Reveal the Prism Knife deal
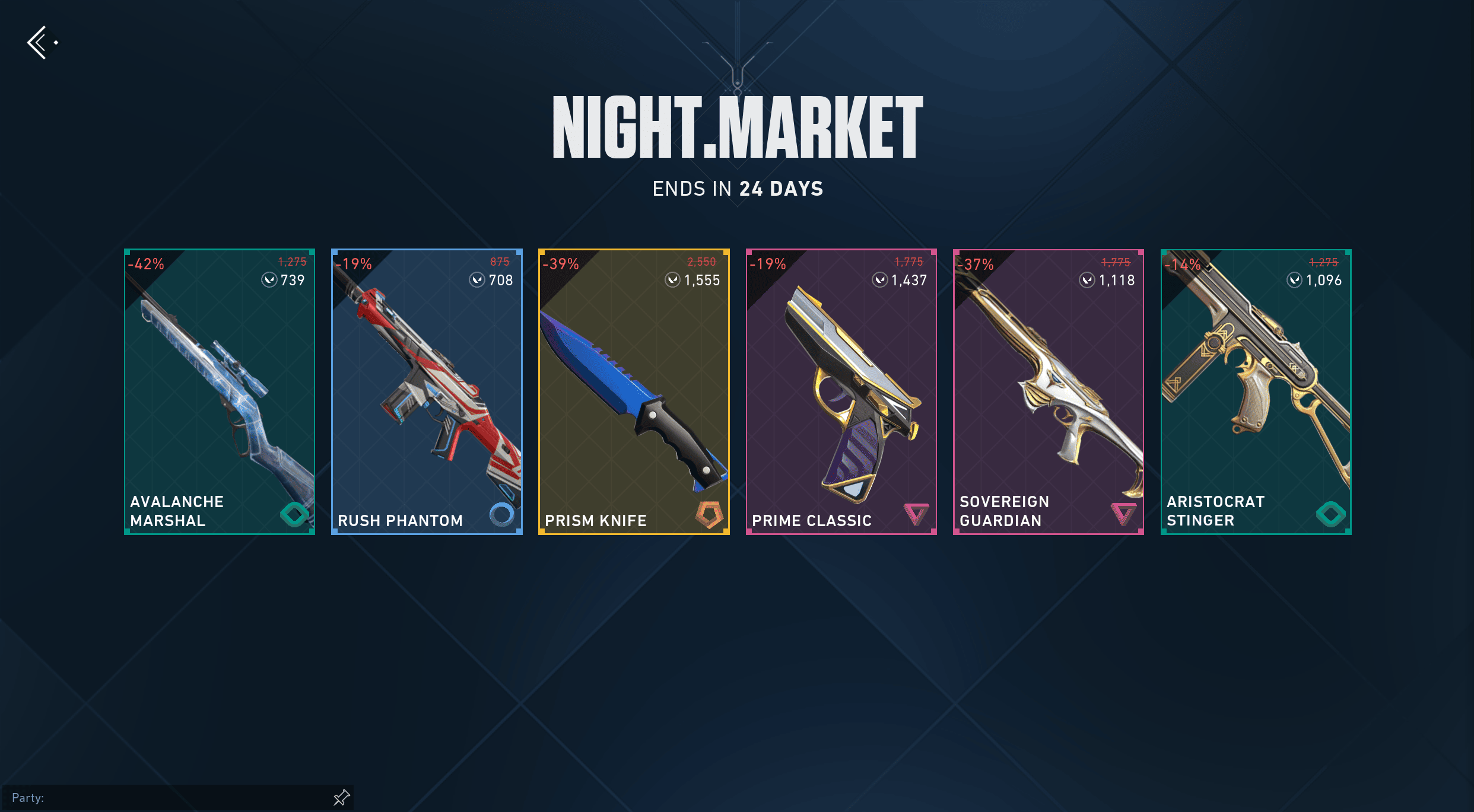The width and height of the screenshot is (1474, 812). pos(634,391)
